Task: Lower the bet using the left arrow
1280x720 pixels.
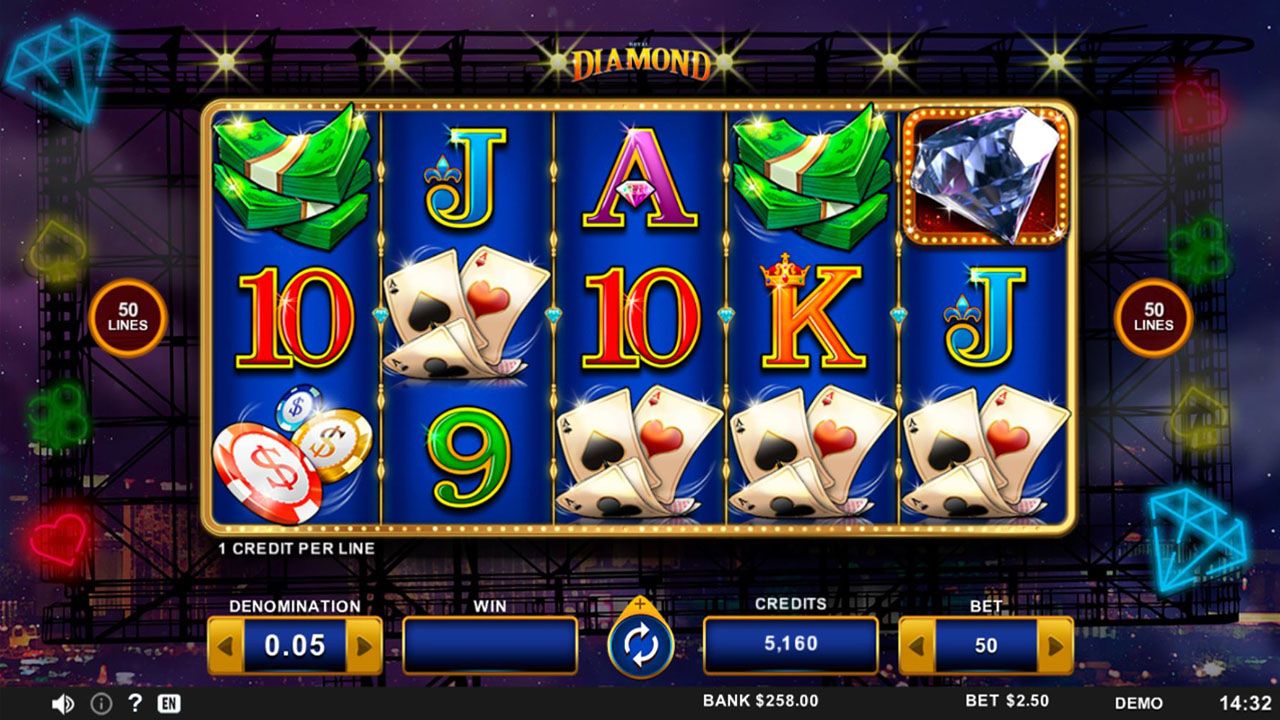Action: tap(917, 646)
